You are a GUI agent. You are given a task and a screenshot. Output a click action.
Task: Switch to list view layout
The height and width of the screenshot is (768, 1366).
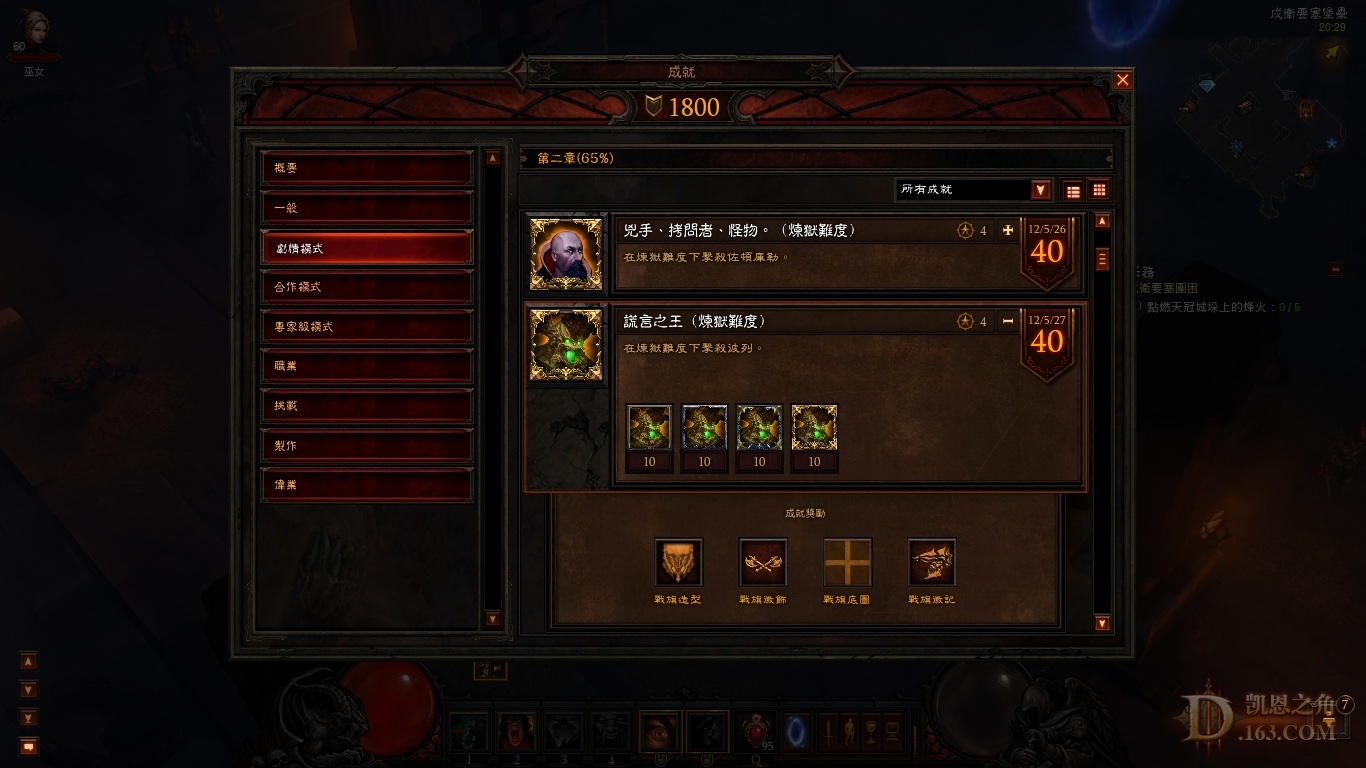coord(1073,191)
